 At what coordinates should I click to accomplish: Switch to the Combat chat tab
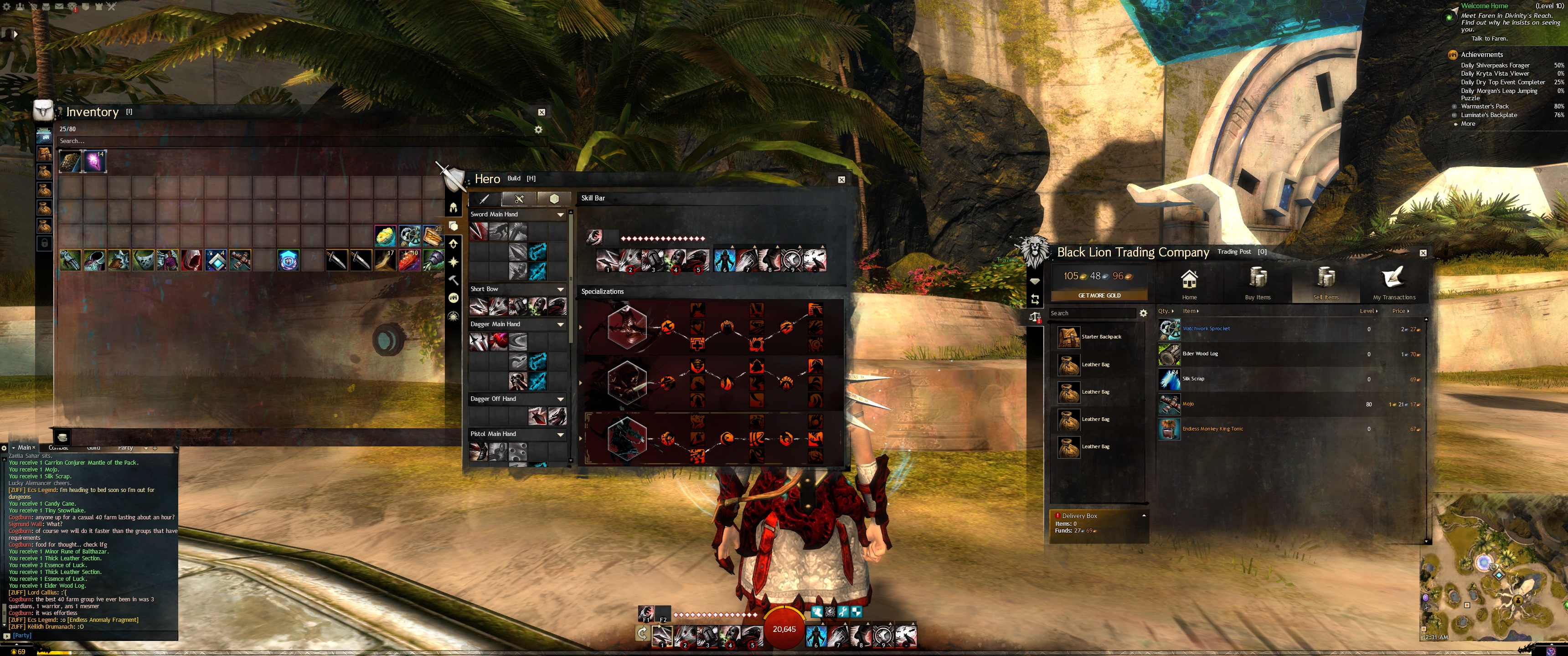58,448
